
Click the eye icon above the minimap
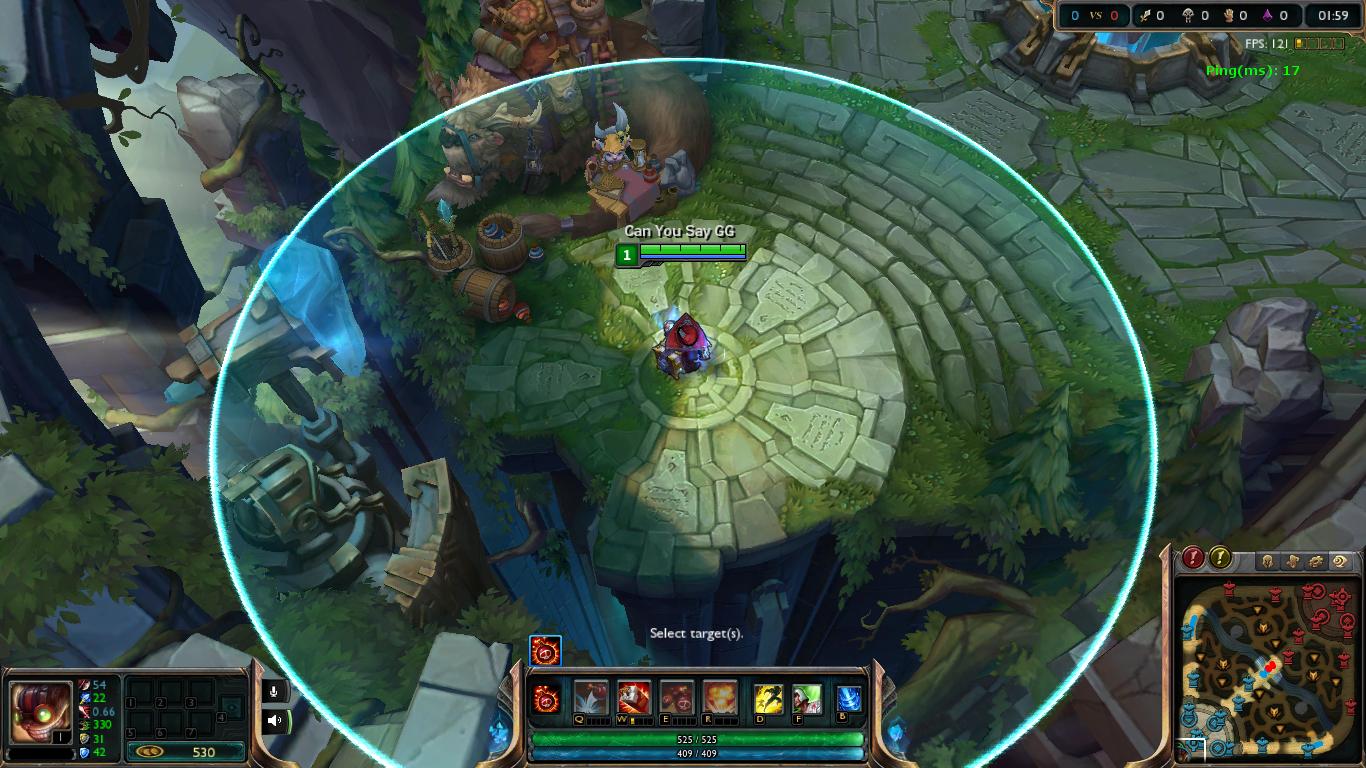pyautogui.click(x=1340, y=562)
